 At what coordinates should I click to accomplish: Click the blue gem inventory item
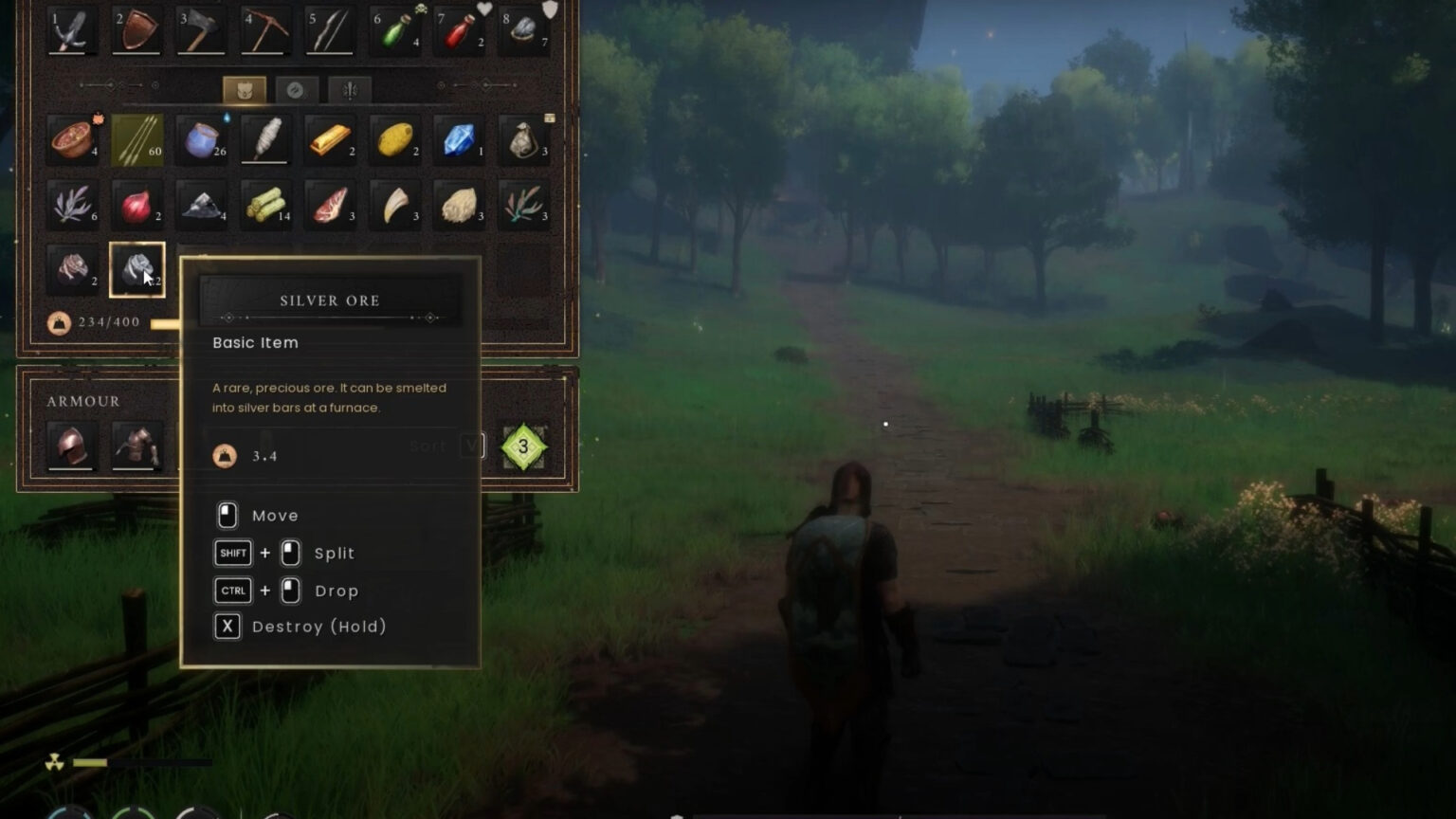460,139
